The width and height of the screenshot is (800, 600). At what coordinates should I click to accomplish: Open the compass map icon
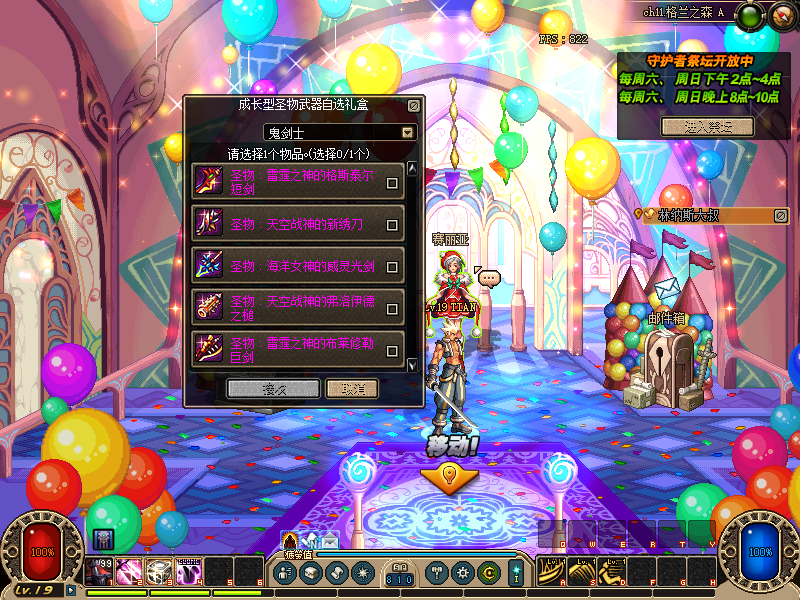click(x=778, y=15)
